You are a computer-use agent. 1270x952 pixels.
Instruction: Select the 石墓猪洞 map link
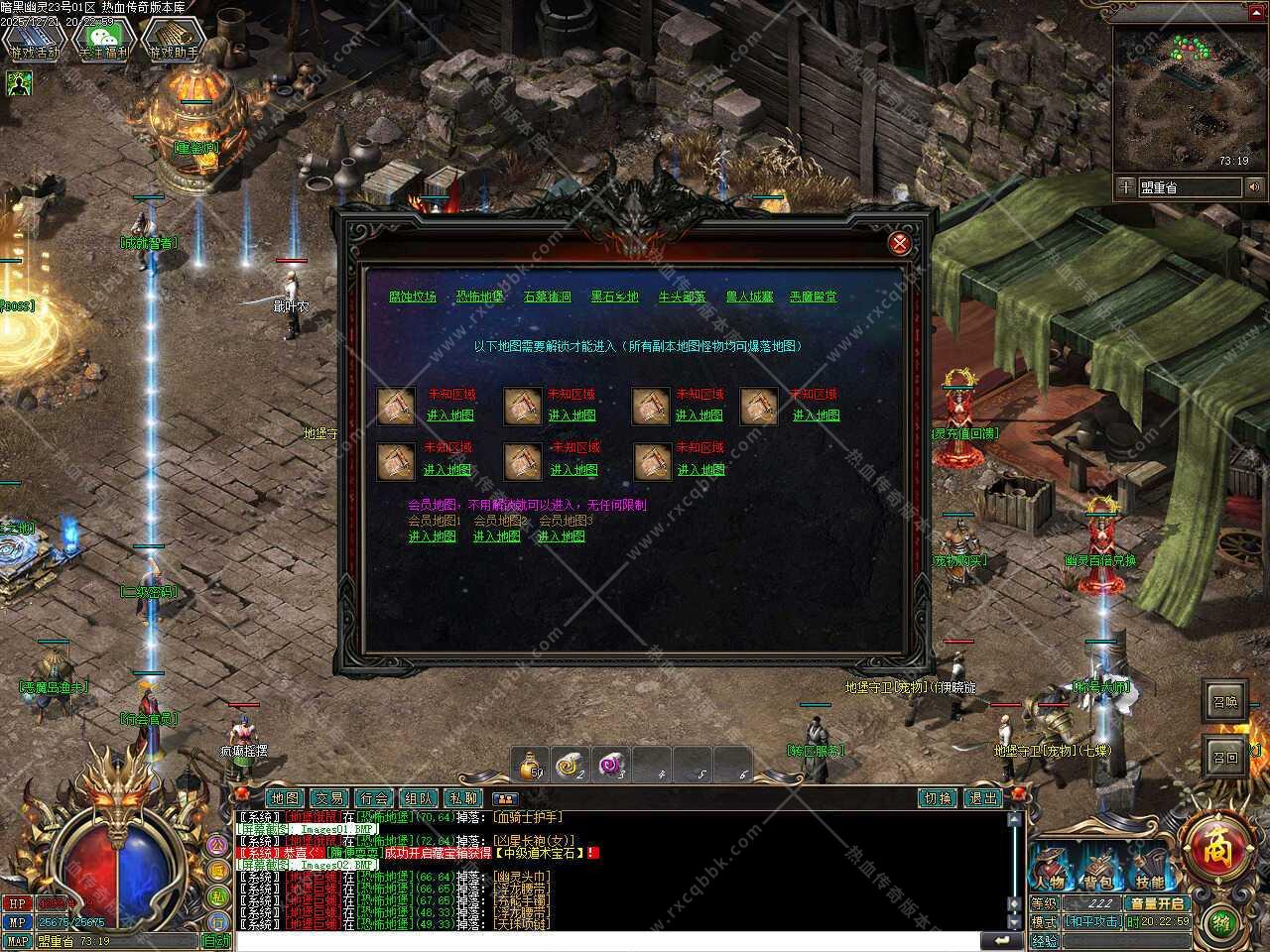(x=548, y=297)
